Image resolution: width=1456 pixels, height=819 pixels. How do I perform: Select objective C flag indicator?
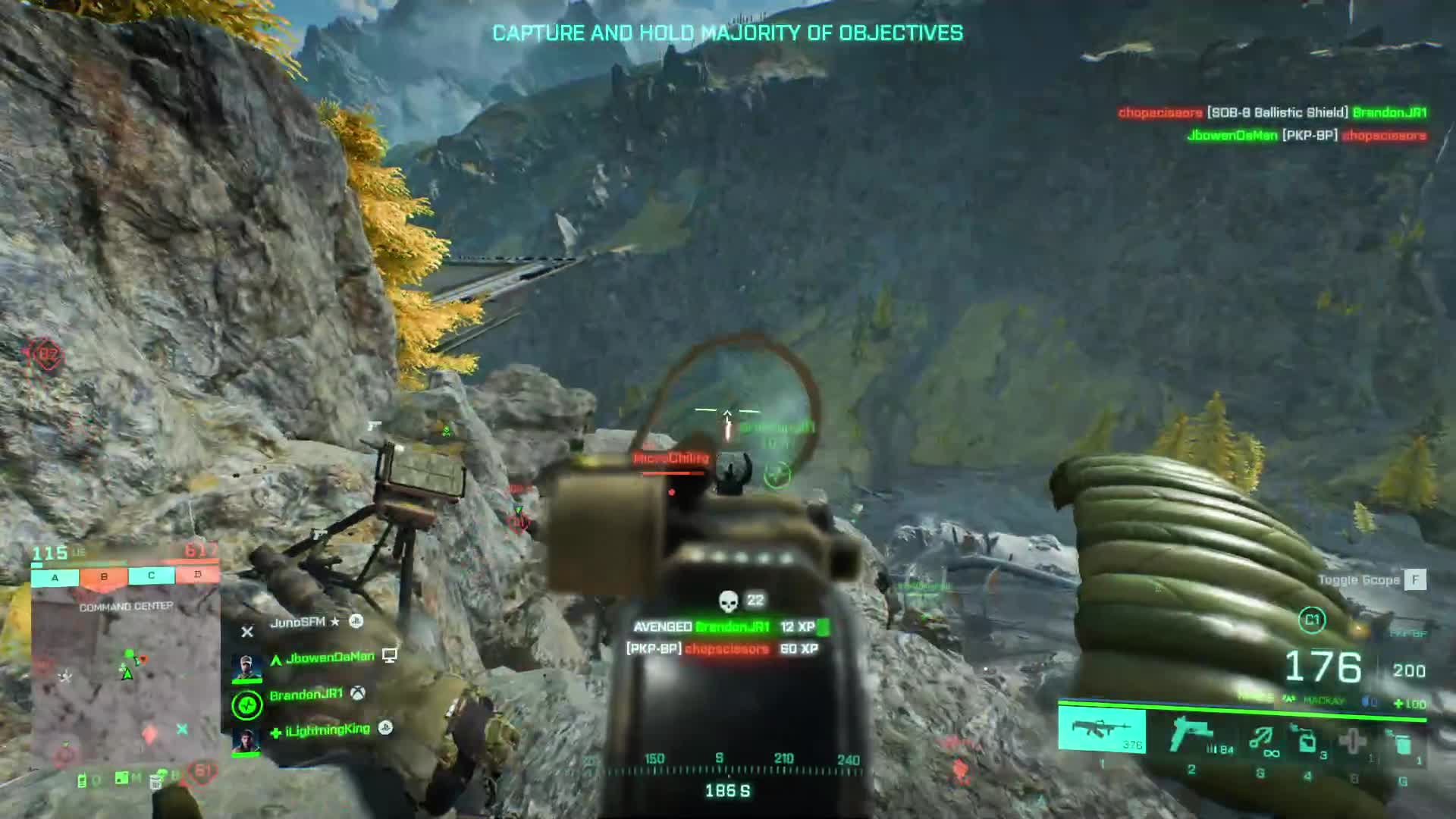tap(152, 576)
